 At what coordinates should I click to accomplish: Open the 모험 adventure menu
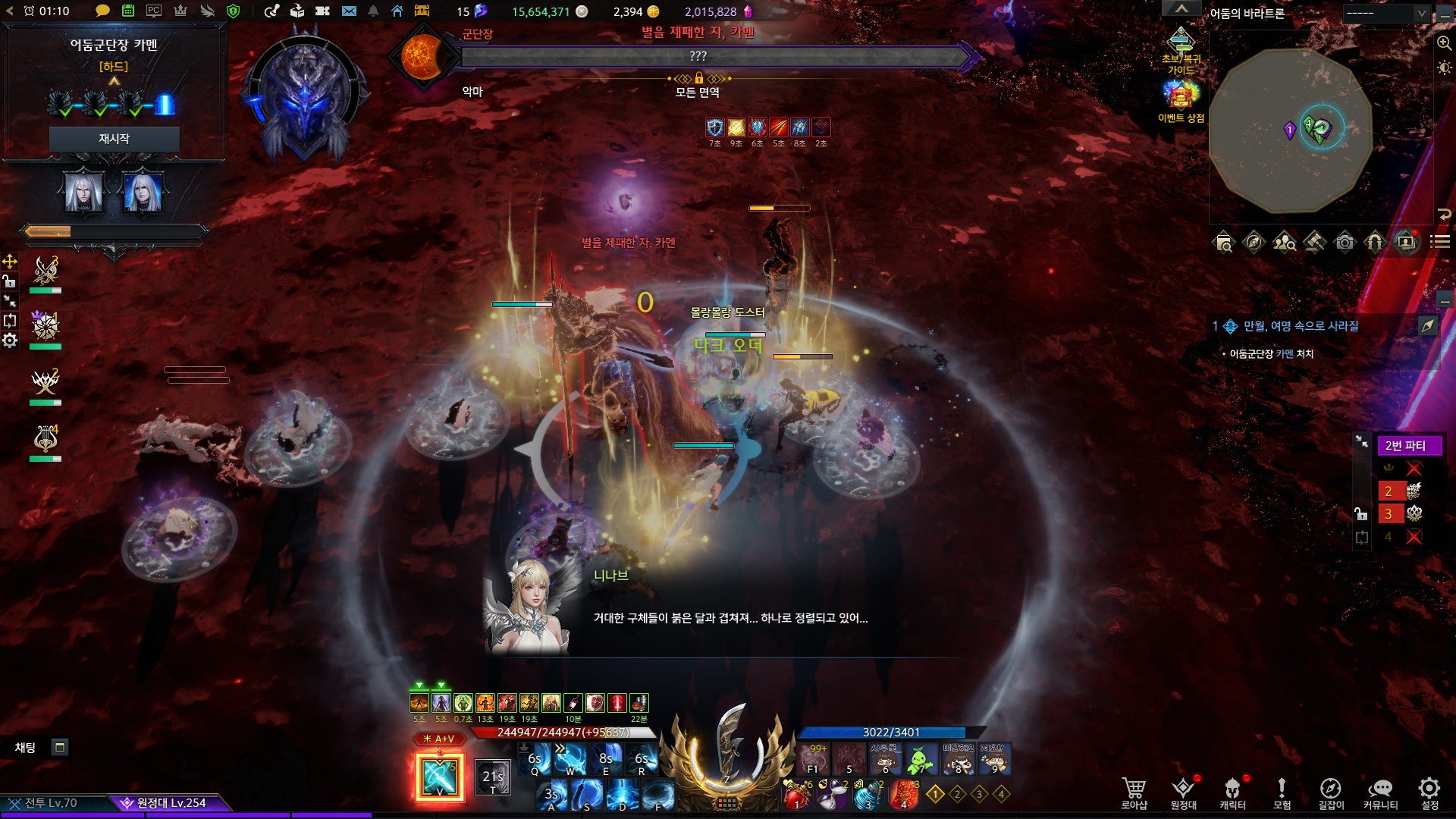click(1282, 793)
